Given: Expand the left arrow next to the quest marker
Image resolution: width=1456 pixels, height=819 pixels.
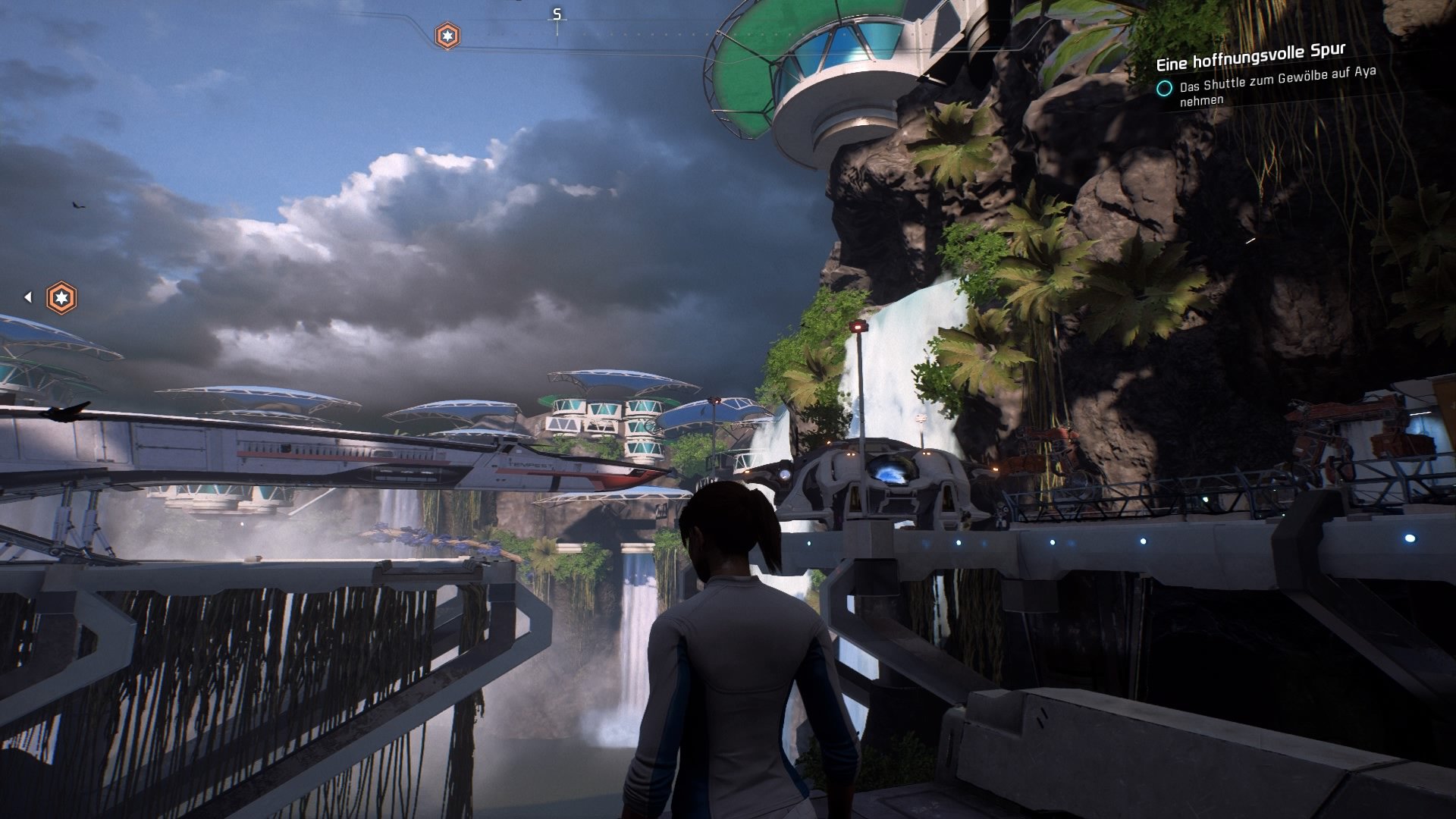Looking at the screenshot, I should 29,297.
